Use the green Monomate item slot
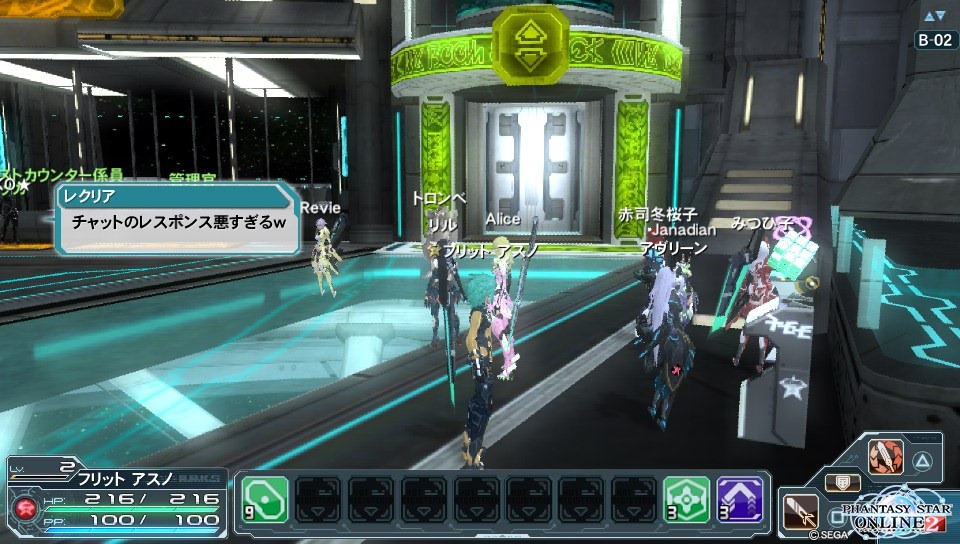960x544 pixels. (x=264, y=499)
